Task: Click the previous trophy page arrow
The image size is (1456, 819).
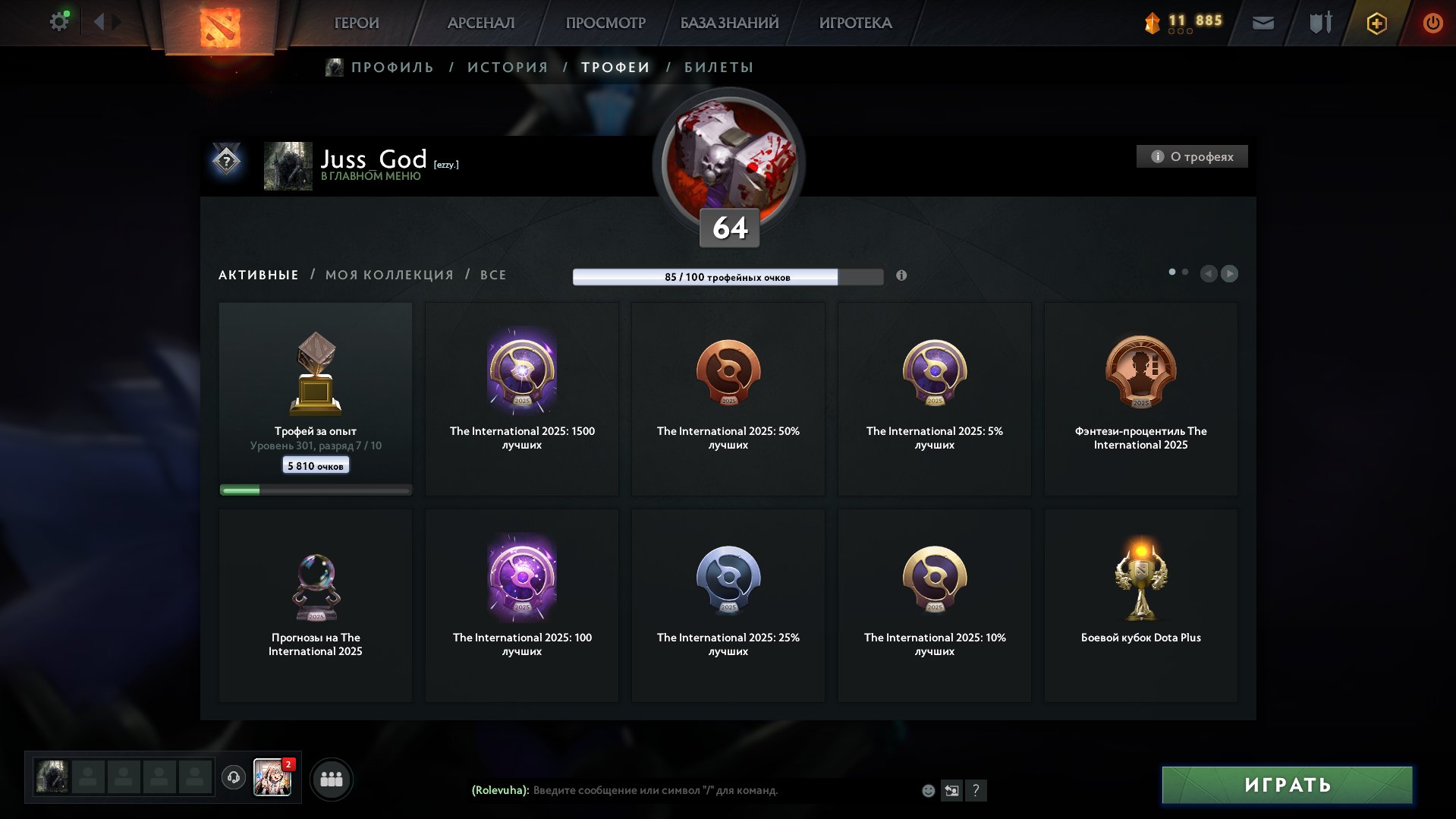Action: click(1209, 274)
